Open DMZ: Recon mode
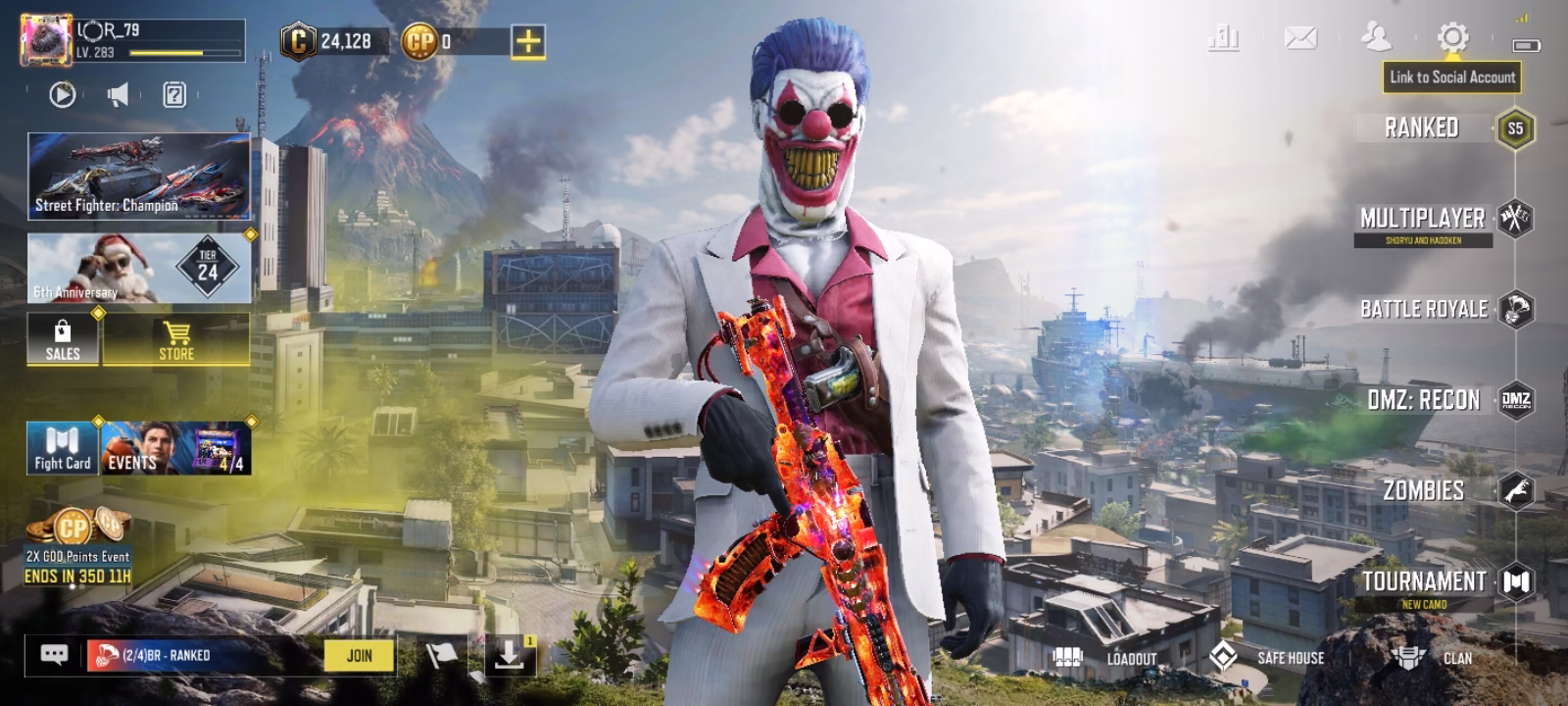 click(x=1424, y=400)
